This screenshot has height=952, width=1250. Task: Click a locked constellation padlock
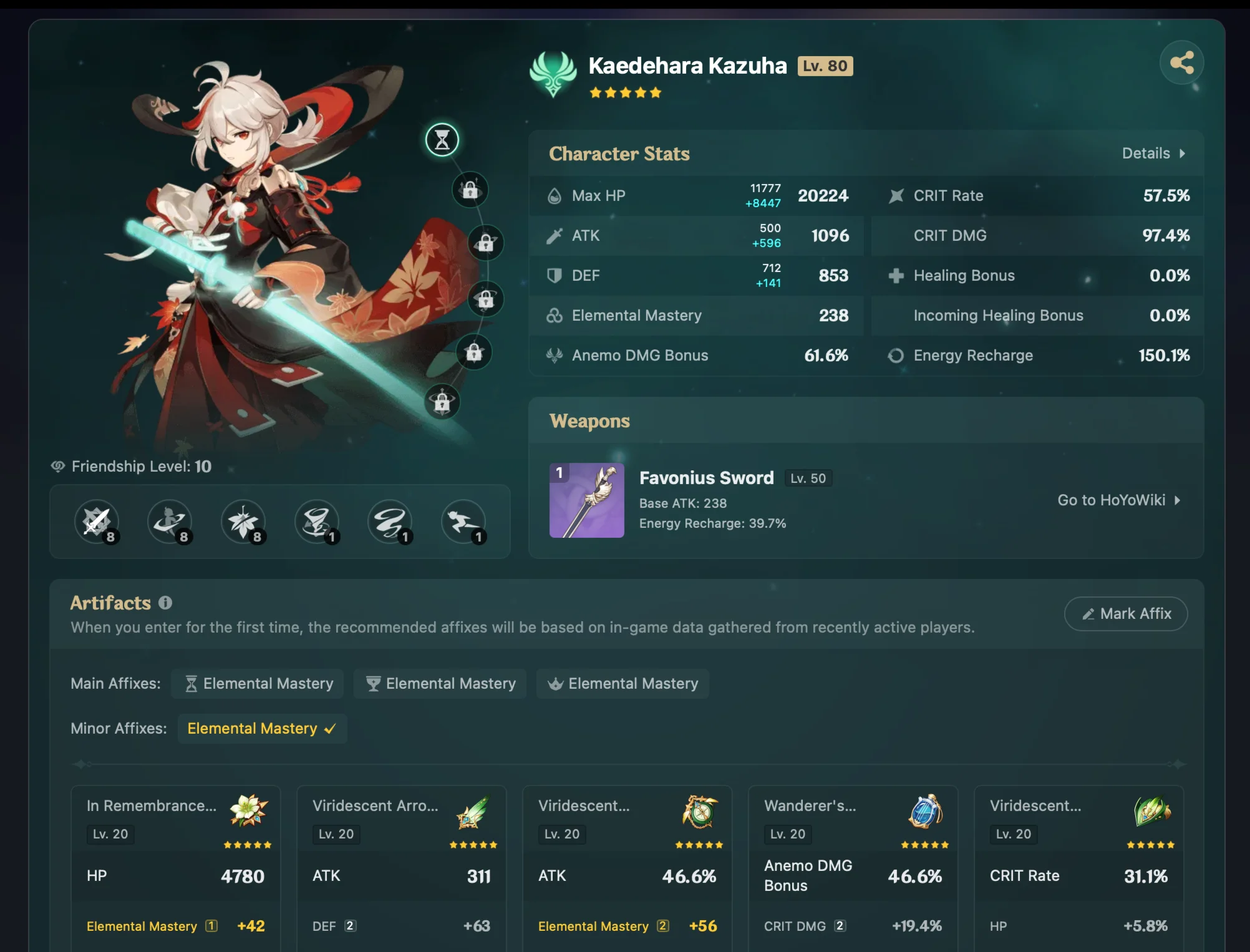coord(471,190)
